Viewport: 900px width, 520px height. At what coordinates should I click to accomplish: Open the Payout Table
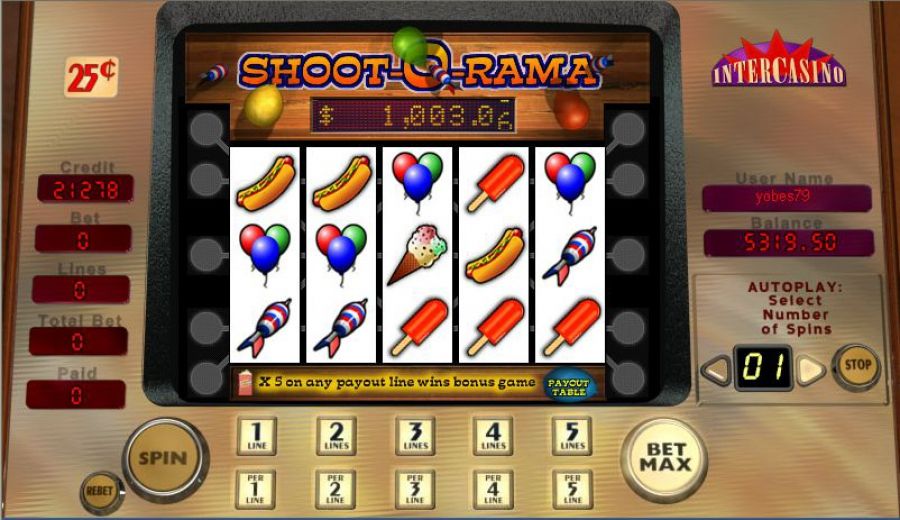tap(568, 385)
